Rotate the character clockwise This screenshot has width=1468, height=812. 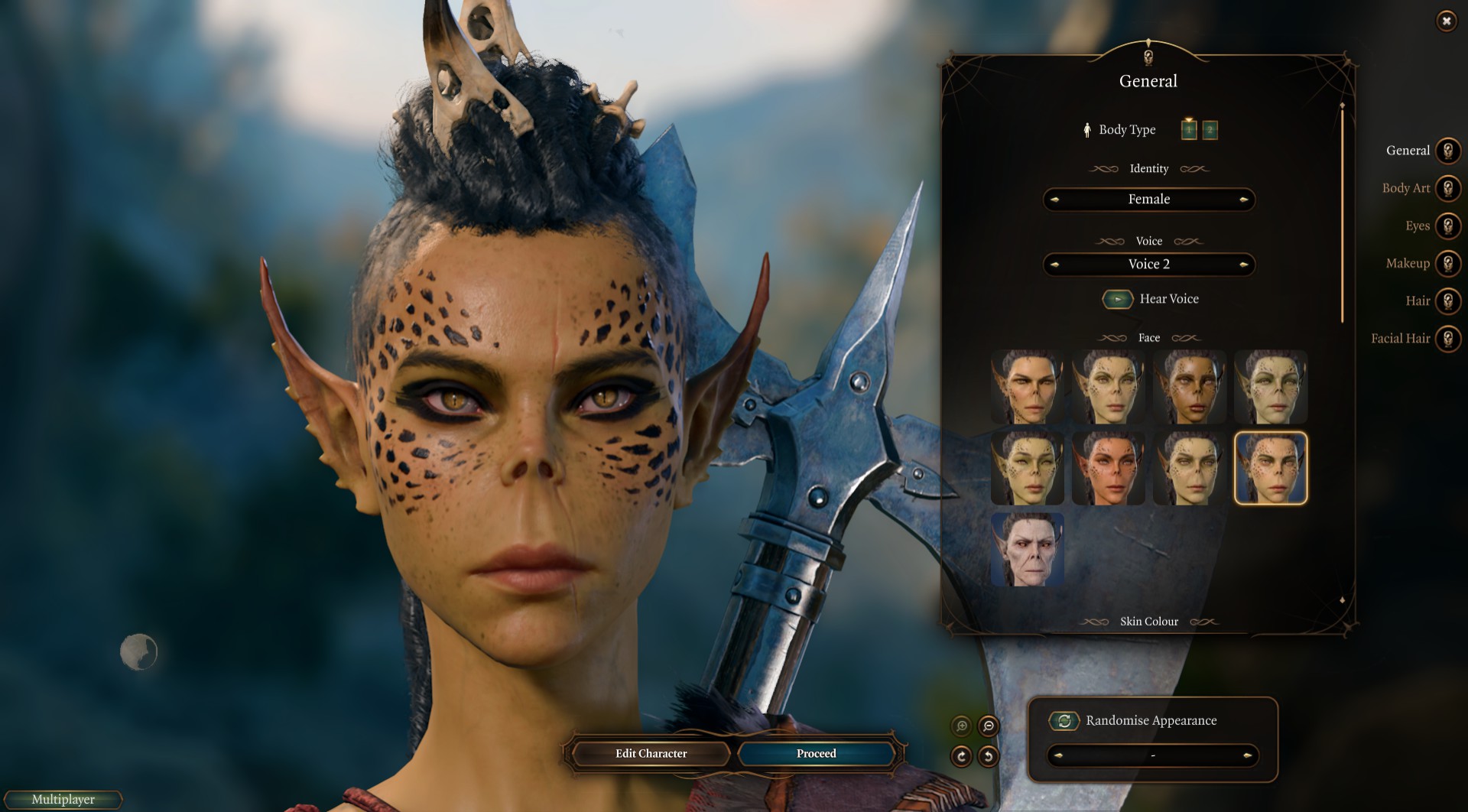tap(961, 756)
